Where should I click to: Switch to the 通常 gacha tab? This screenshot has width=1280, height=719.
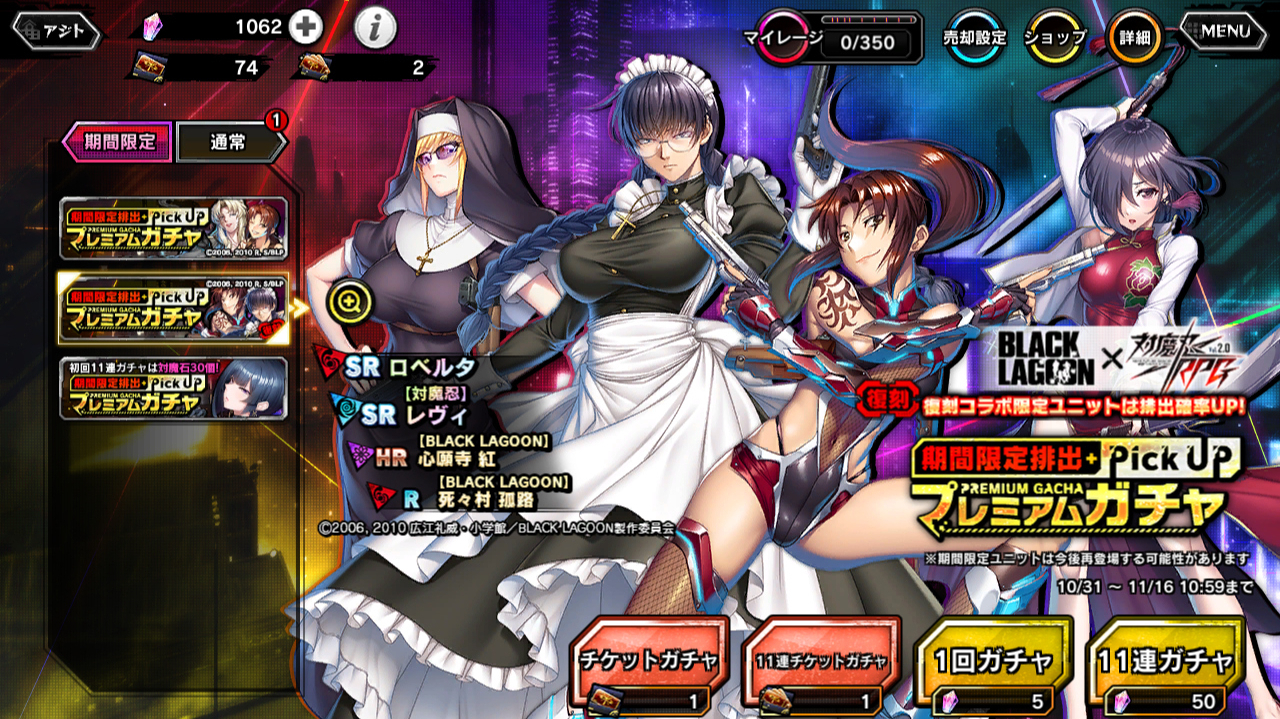point(230,143)
